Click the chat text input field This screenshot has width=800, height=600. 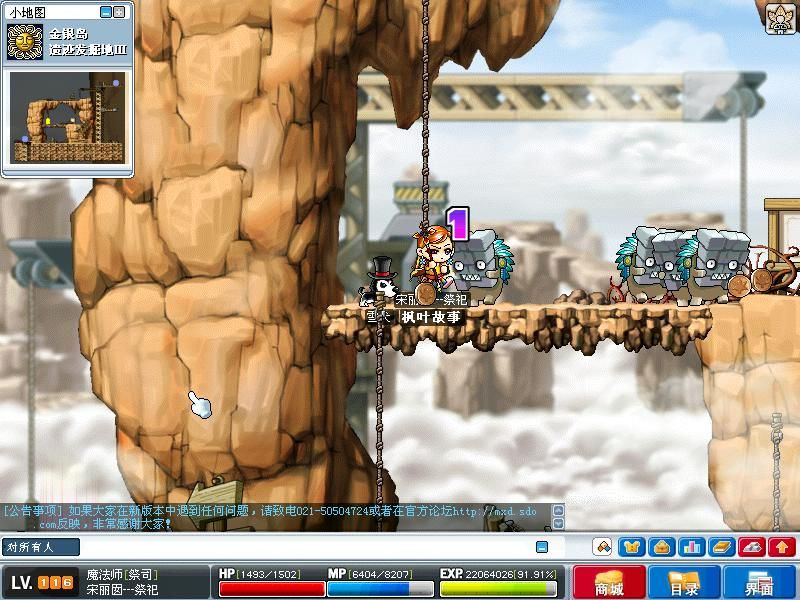click(300, 547)
